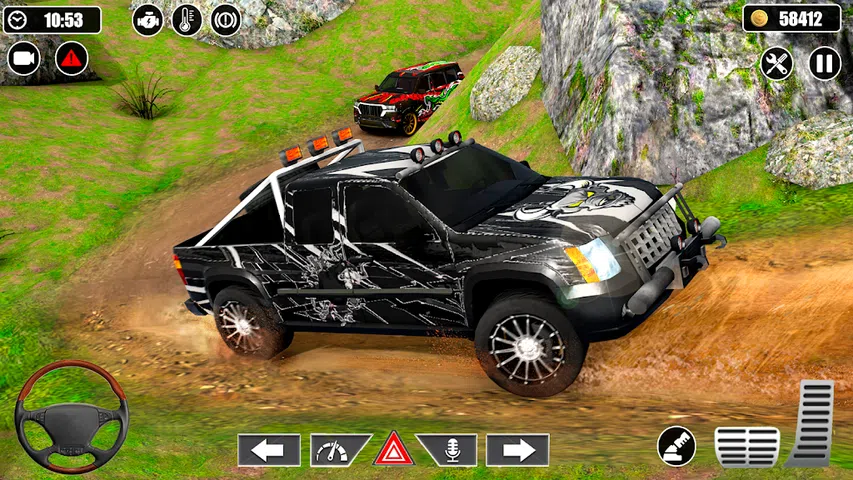This screenshot has width=853, height=480.
Task: Click the engine icon
Action: click(x=148, y=20)
